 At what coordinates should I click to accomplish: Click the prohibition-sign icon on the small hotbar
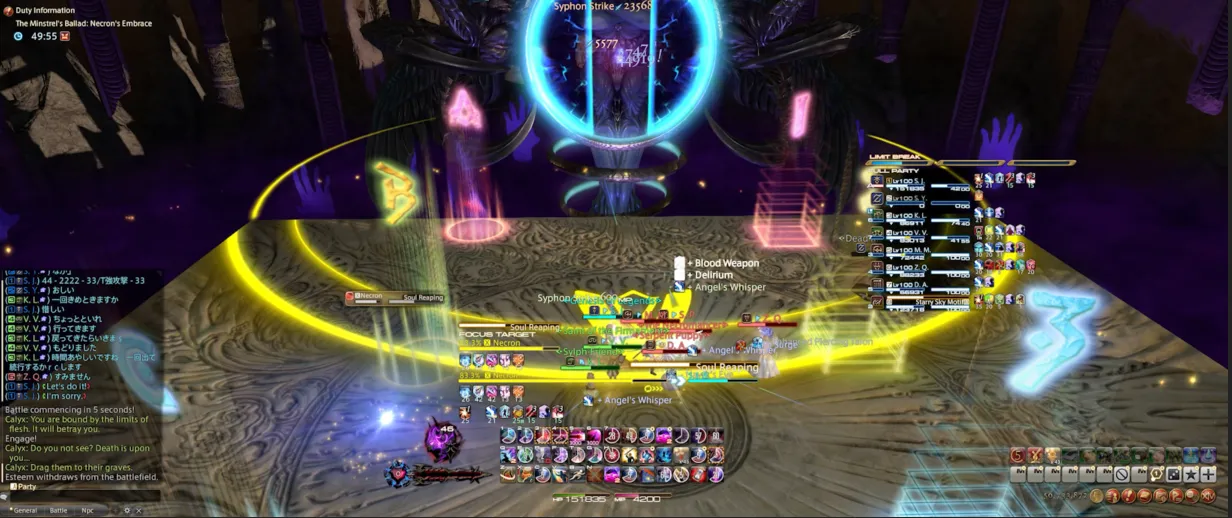(1122, 474)
